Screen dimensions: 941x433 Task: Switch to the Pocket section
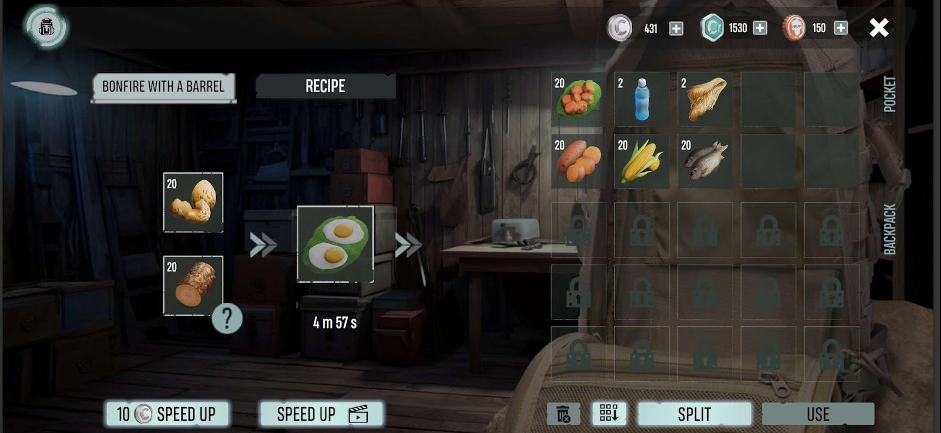click(x=890, y=94)
